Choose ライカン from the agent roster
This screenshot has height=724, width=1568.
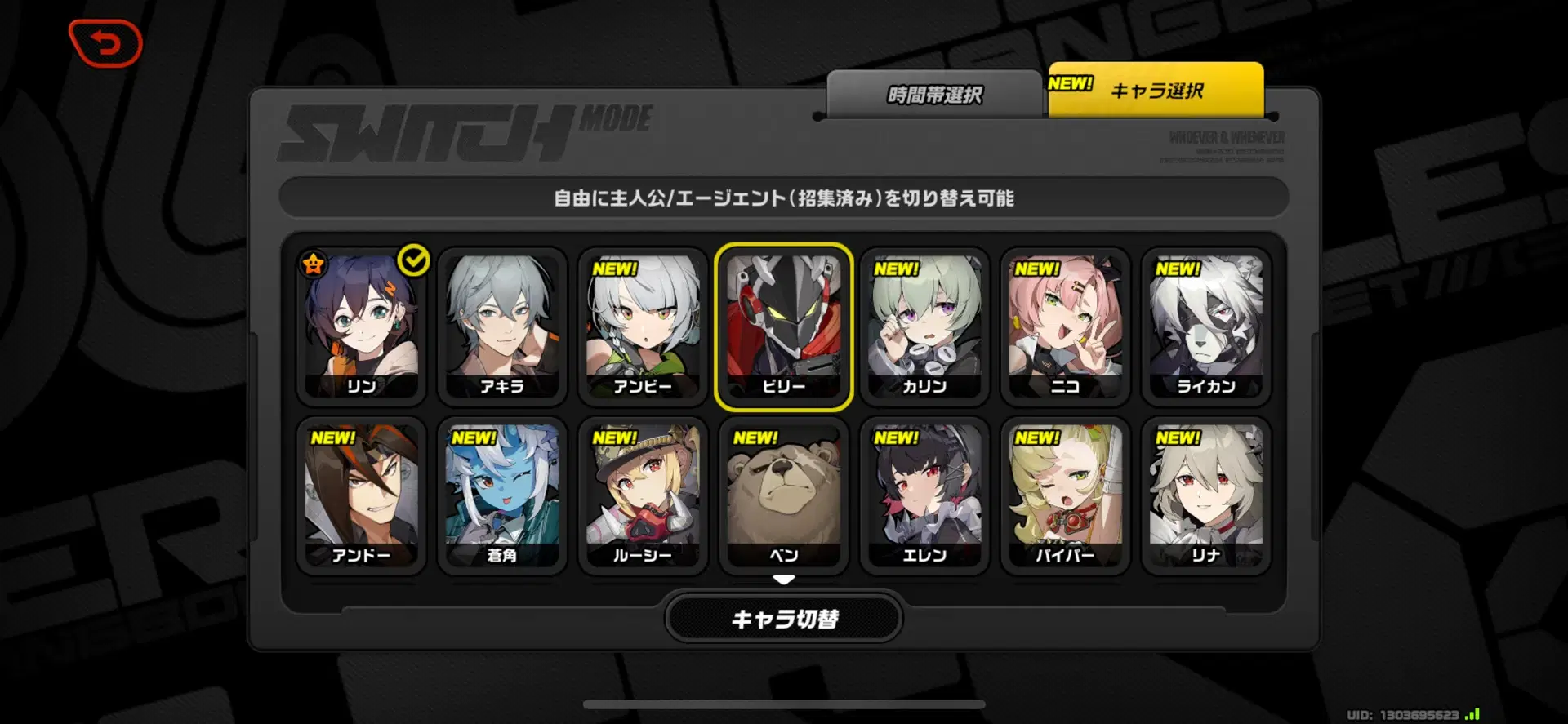(1206, 326)
